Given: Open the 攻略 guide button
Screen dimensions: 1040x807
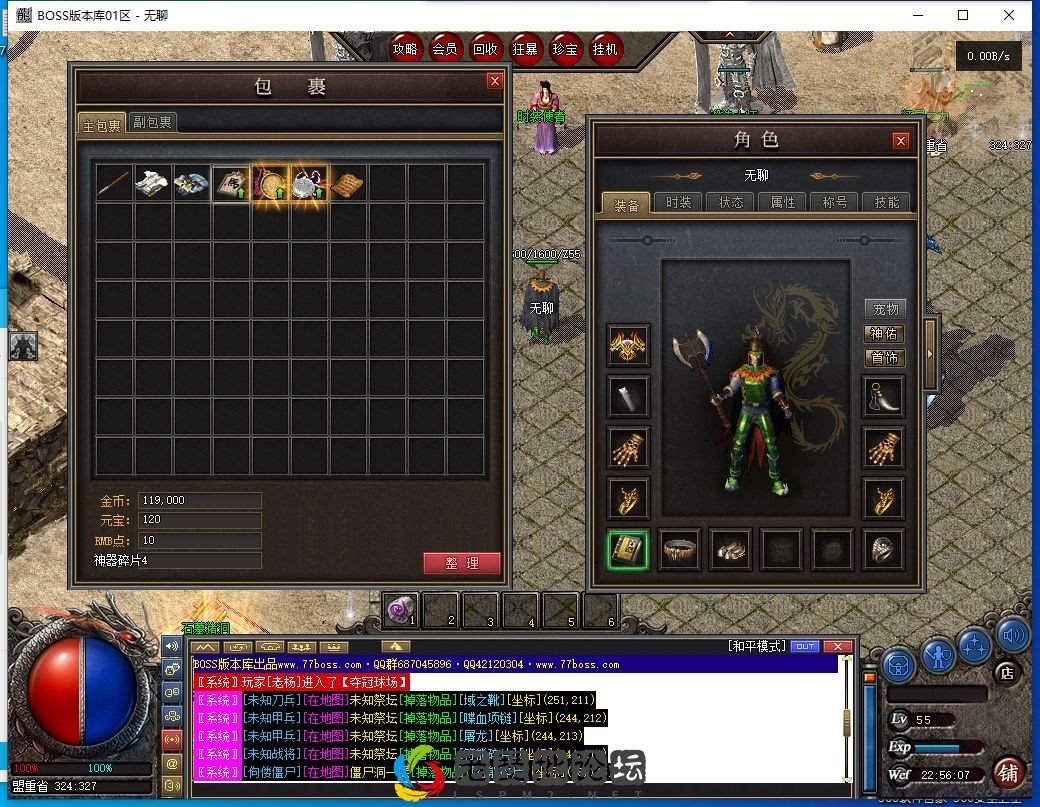Looking at the screenshot, I should (405, 48).
